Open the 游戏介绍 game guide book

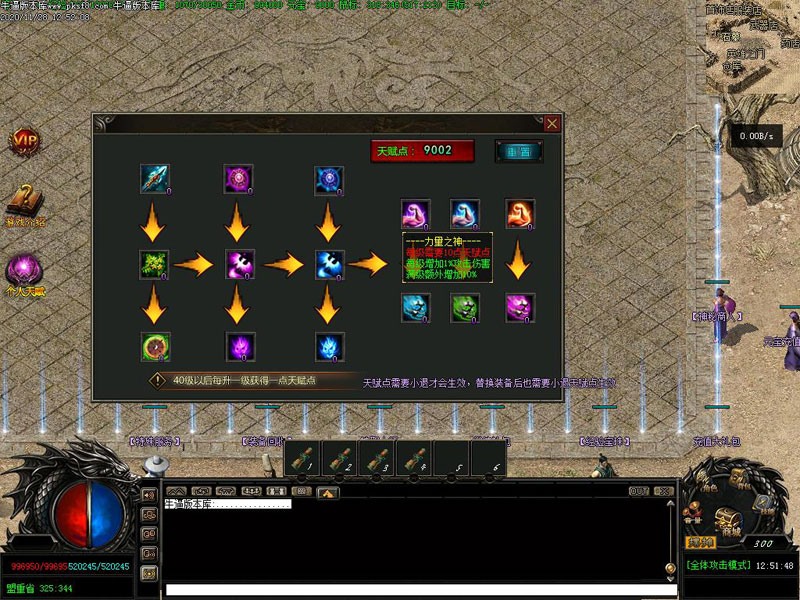[x=24, y=201]
